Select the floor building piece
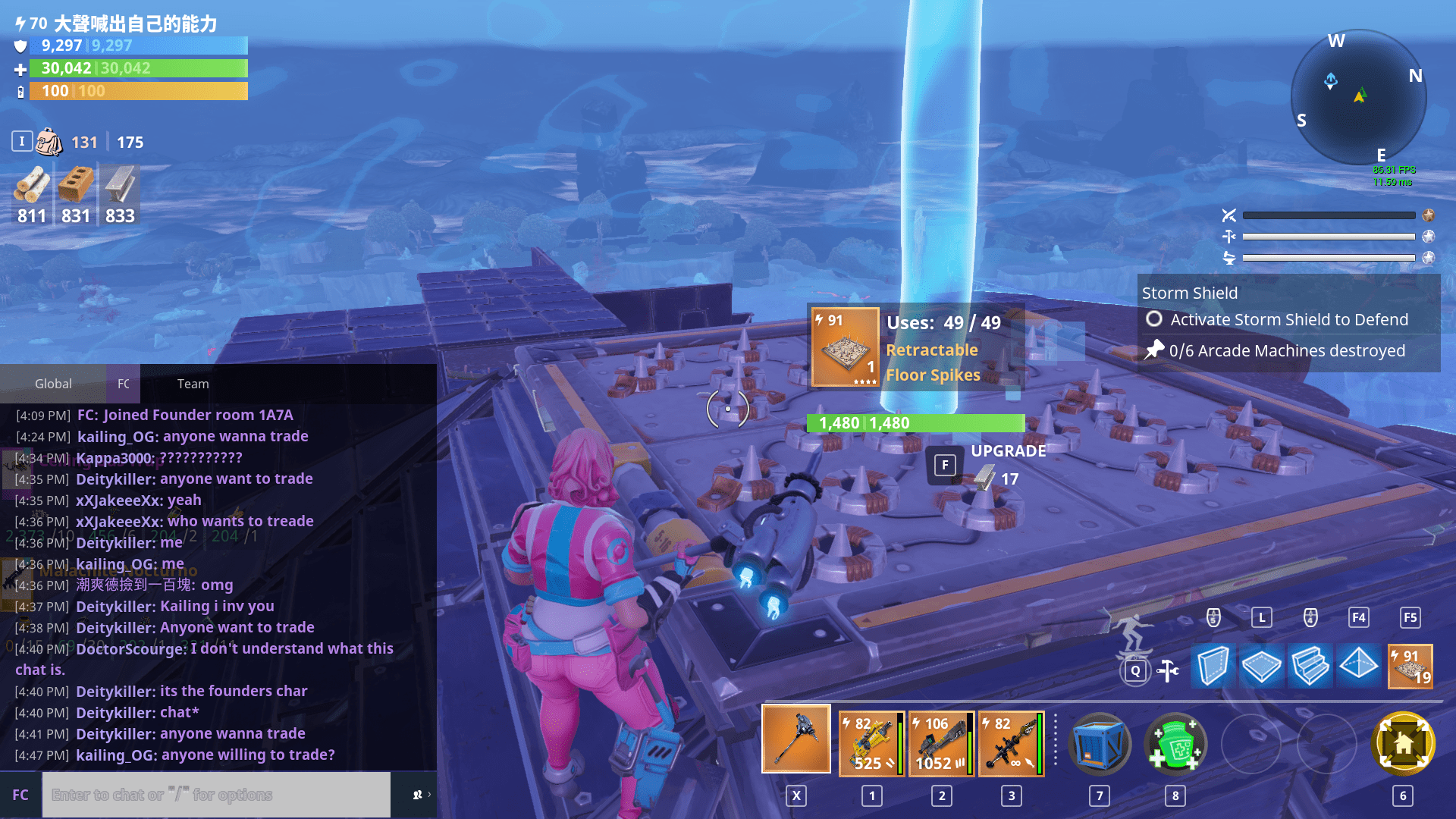This screenshot has width=1456, height=819. point(1261,667)
